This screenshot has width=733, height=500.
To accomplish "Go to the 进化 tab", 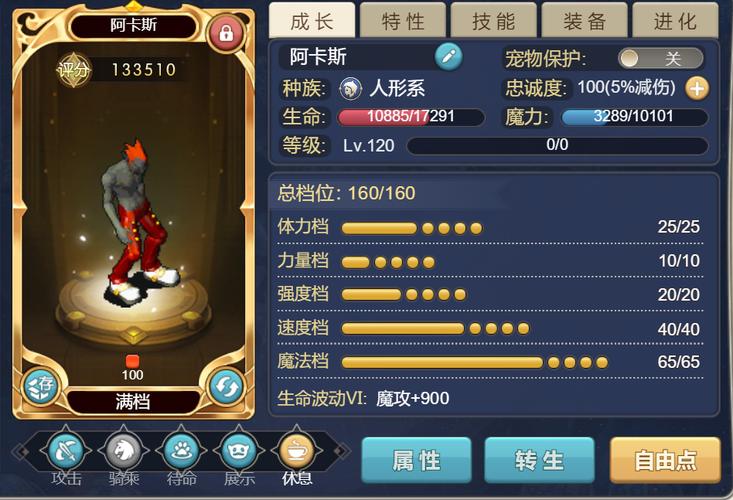I will 675,21.
